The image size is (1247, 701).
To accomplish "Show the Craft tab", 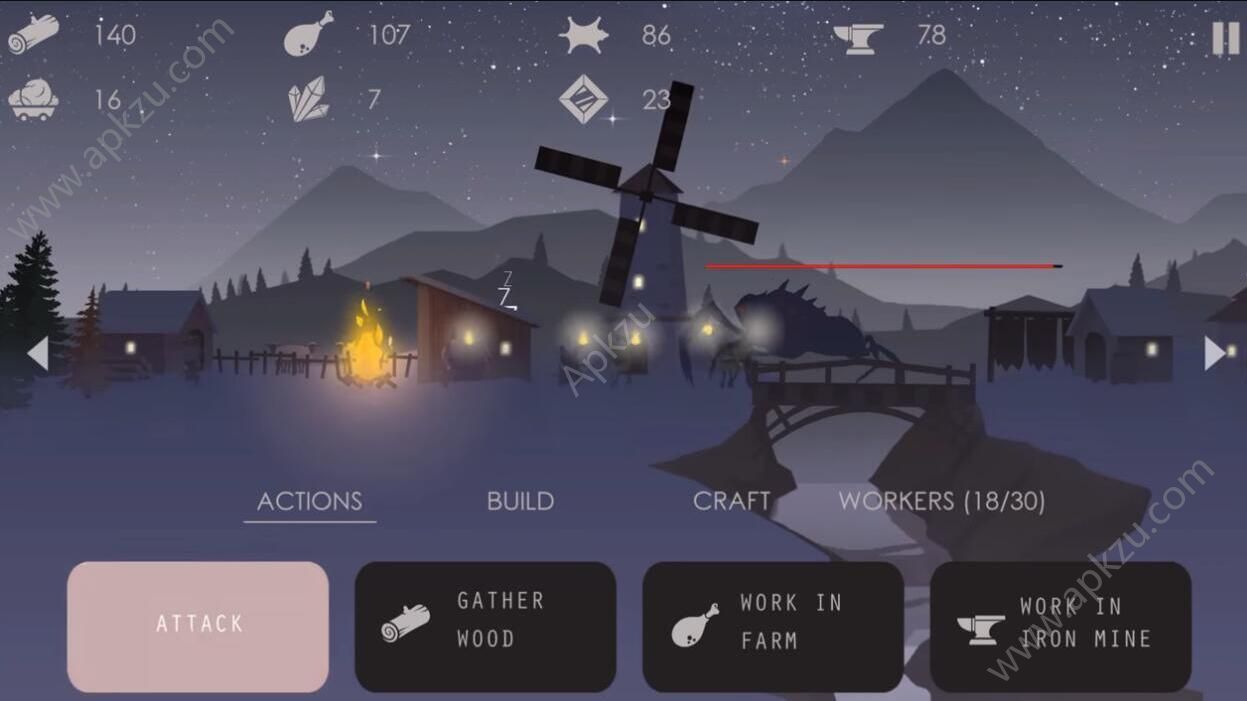I will click(x=731, y=501).
